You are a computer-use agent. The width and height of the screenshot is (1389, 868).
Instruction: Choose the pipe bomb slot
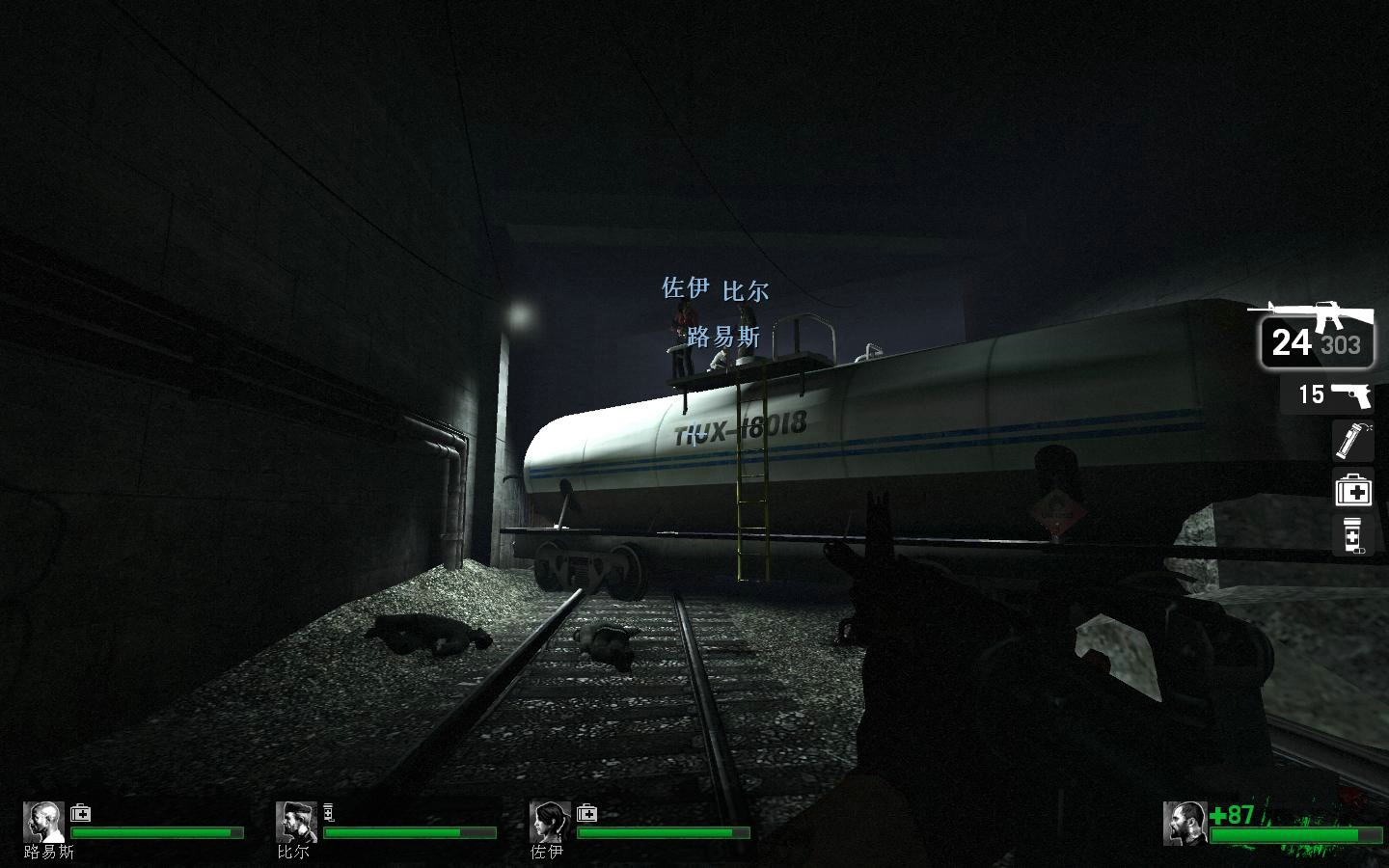coord(1352,440)
